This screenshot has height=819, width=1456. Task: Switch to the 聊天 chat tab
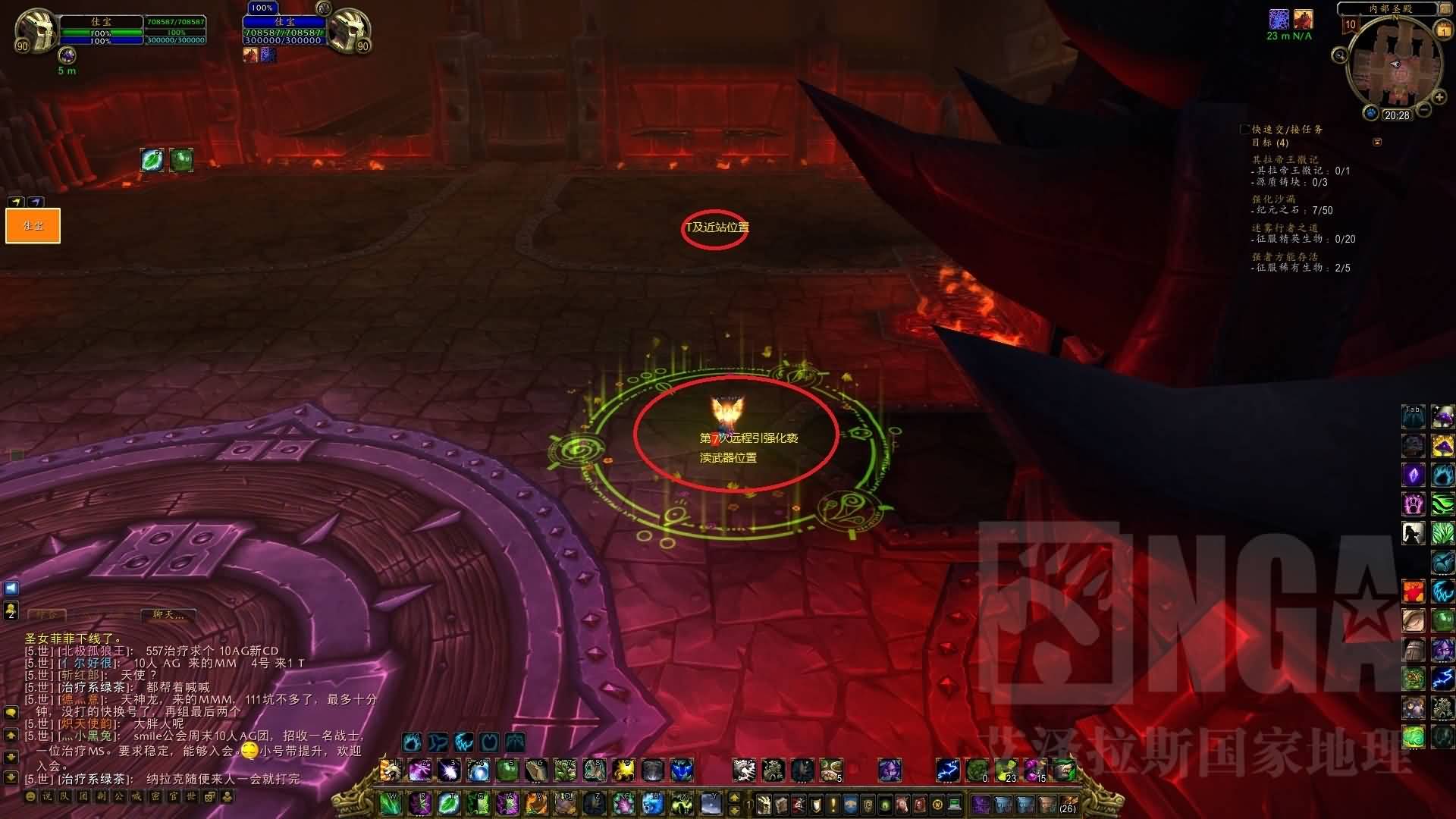(x=168, y=614)
